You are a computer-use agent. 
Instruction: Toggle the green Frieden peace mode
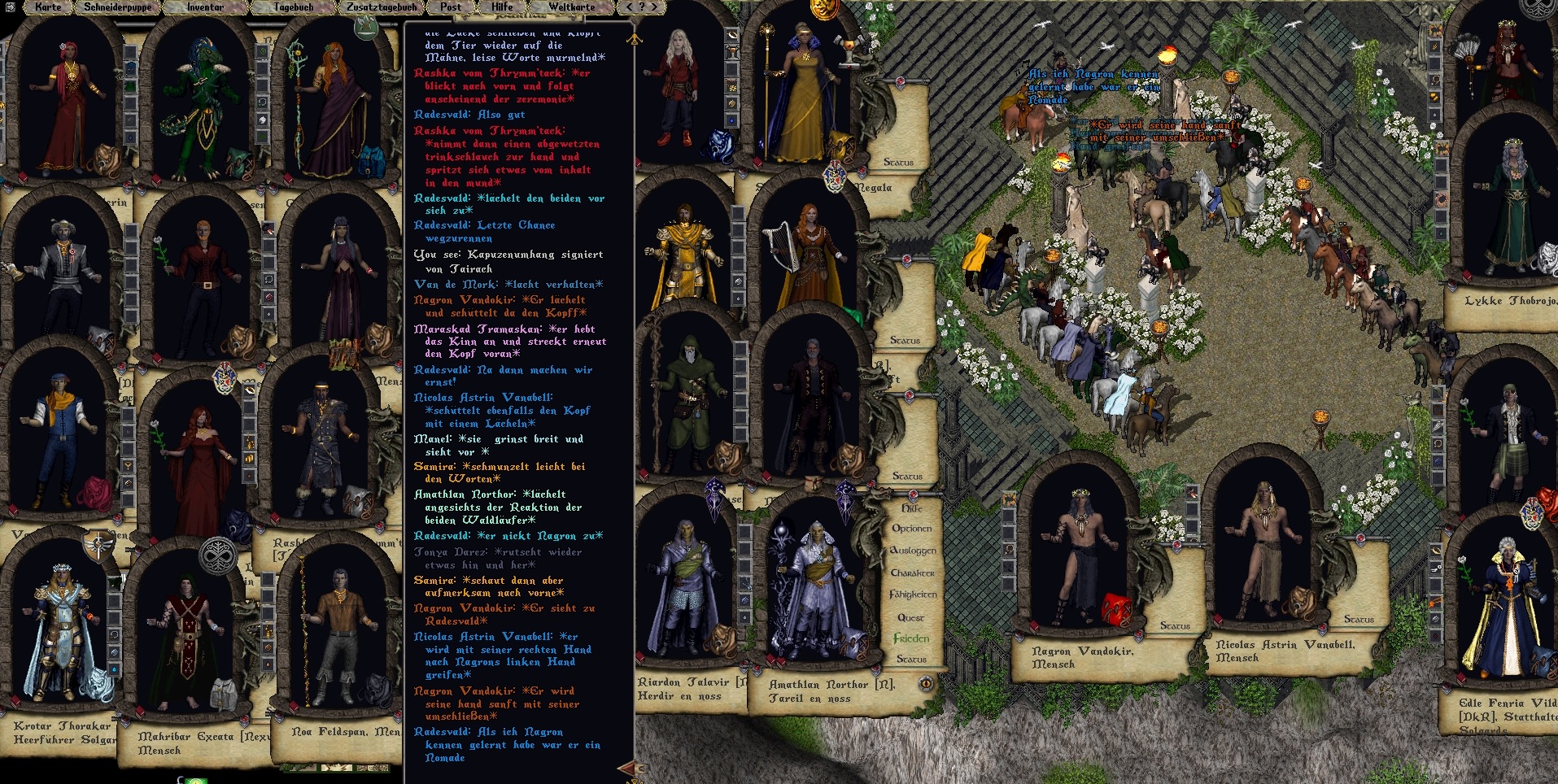(911, 638)
